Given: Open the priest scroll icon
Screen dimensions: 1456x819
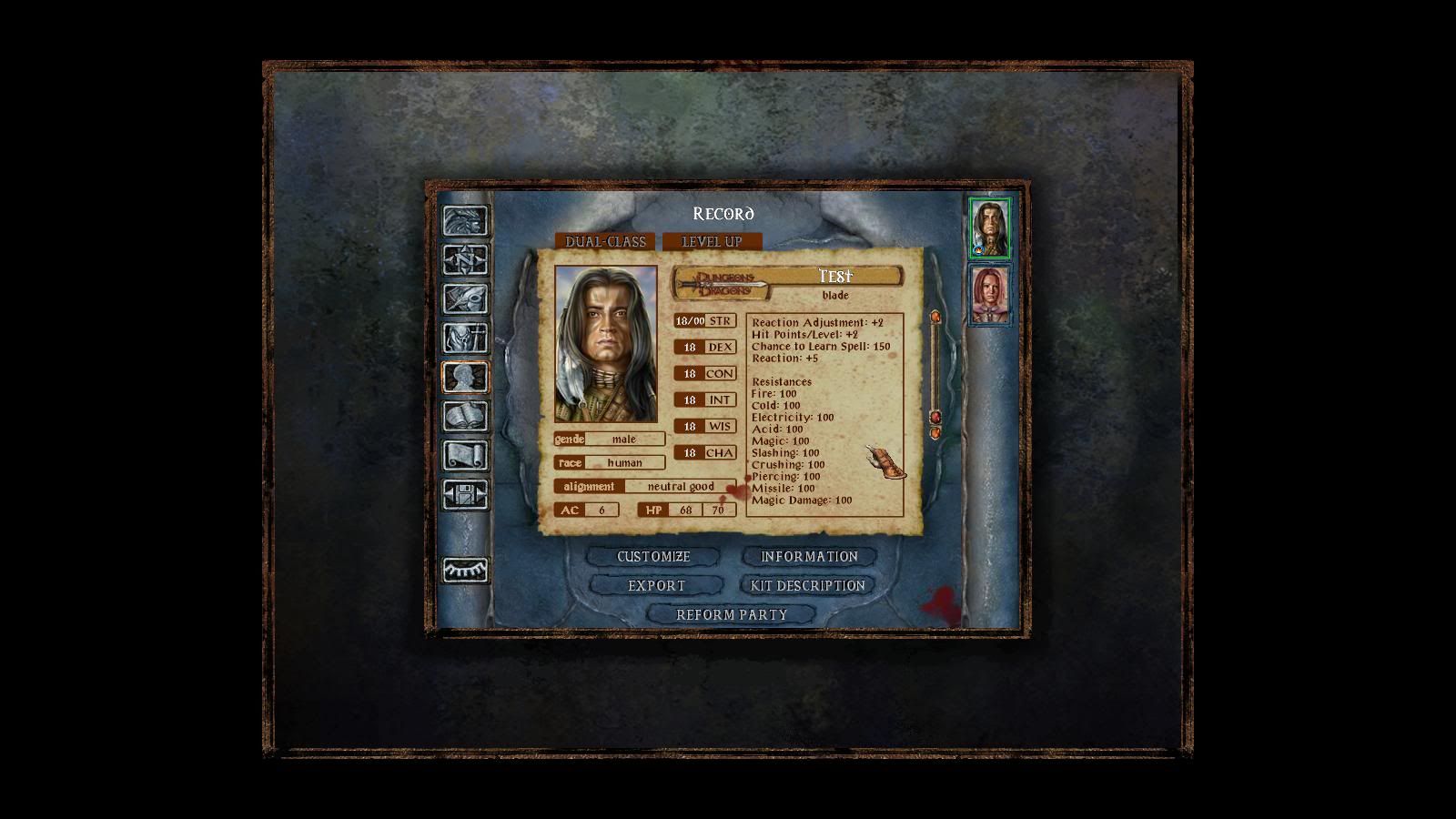Looking at the screenshot, I should [x=465, y=455].
